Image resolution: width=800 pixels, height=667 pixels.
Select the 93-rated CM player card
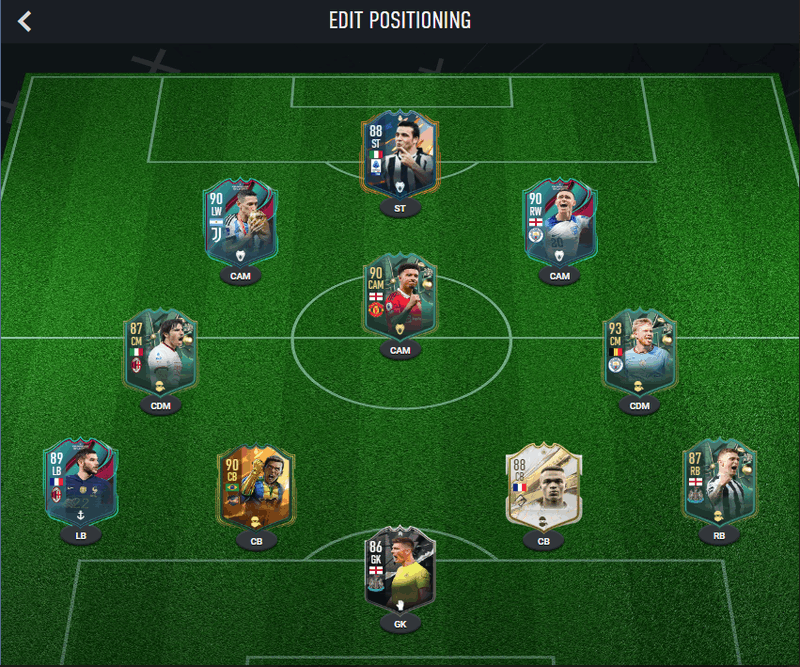640,351
